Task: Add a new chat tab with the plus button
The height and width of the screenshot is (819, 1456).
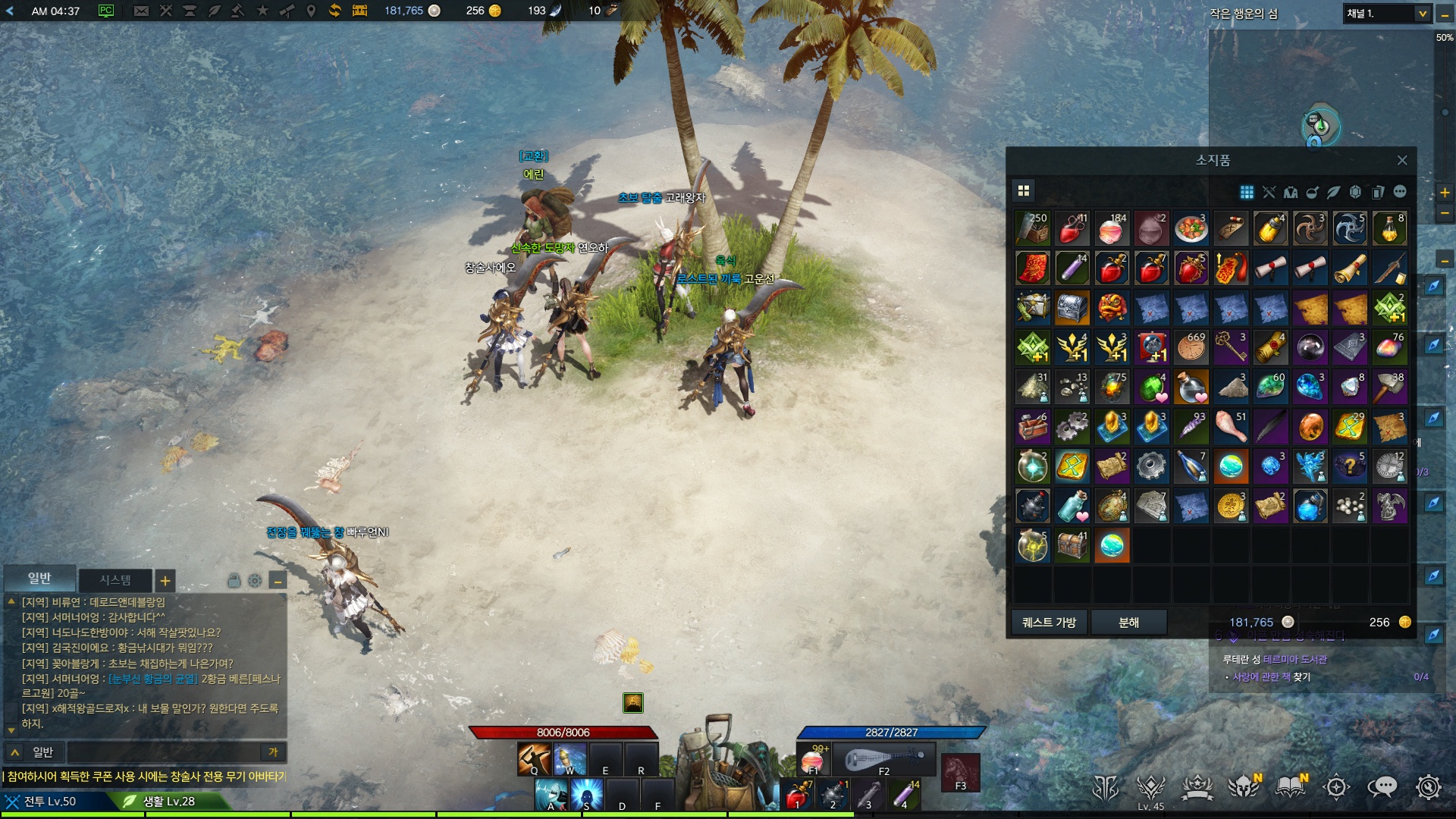Action: tap(165, 581)
